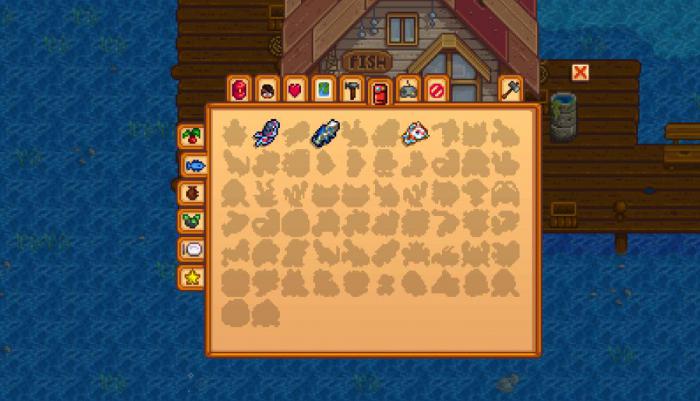Viewport: 700px width, 401px height.
Task: Close the collections menu with the X
Action: point(580,72)
